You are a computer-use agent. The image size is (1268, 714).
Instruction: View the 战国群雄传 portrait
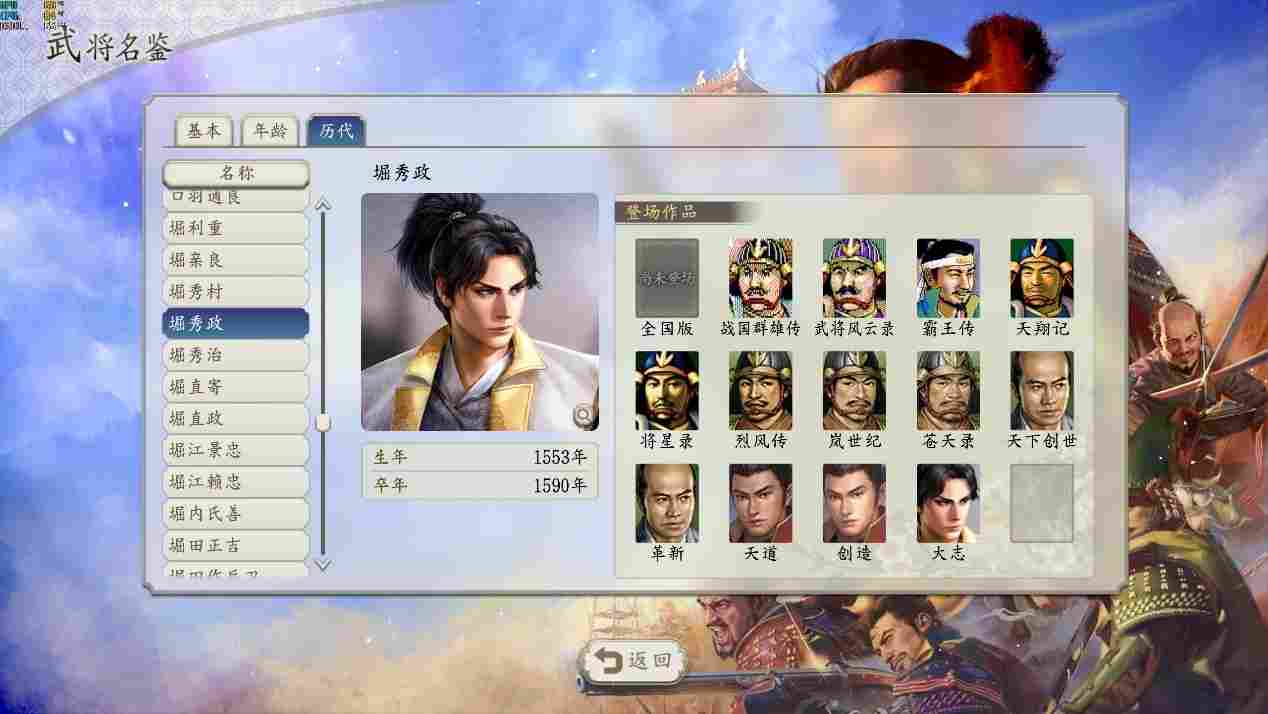click(x=760, y=278)
